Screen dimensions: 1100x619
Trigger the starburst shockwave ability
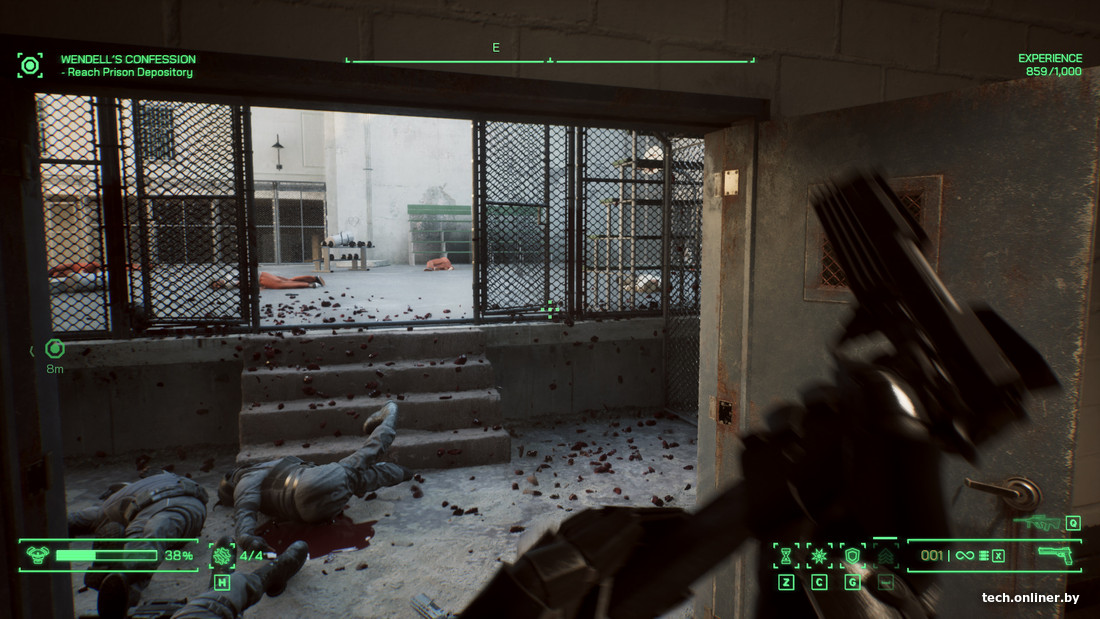click(819, 556)
